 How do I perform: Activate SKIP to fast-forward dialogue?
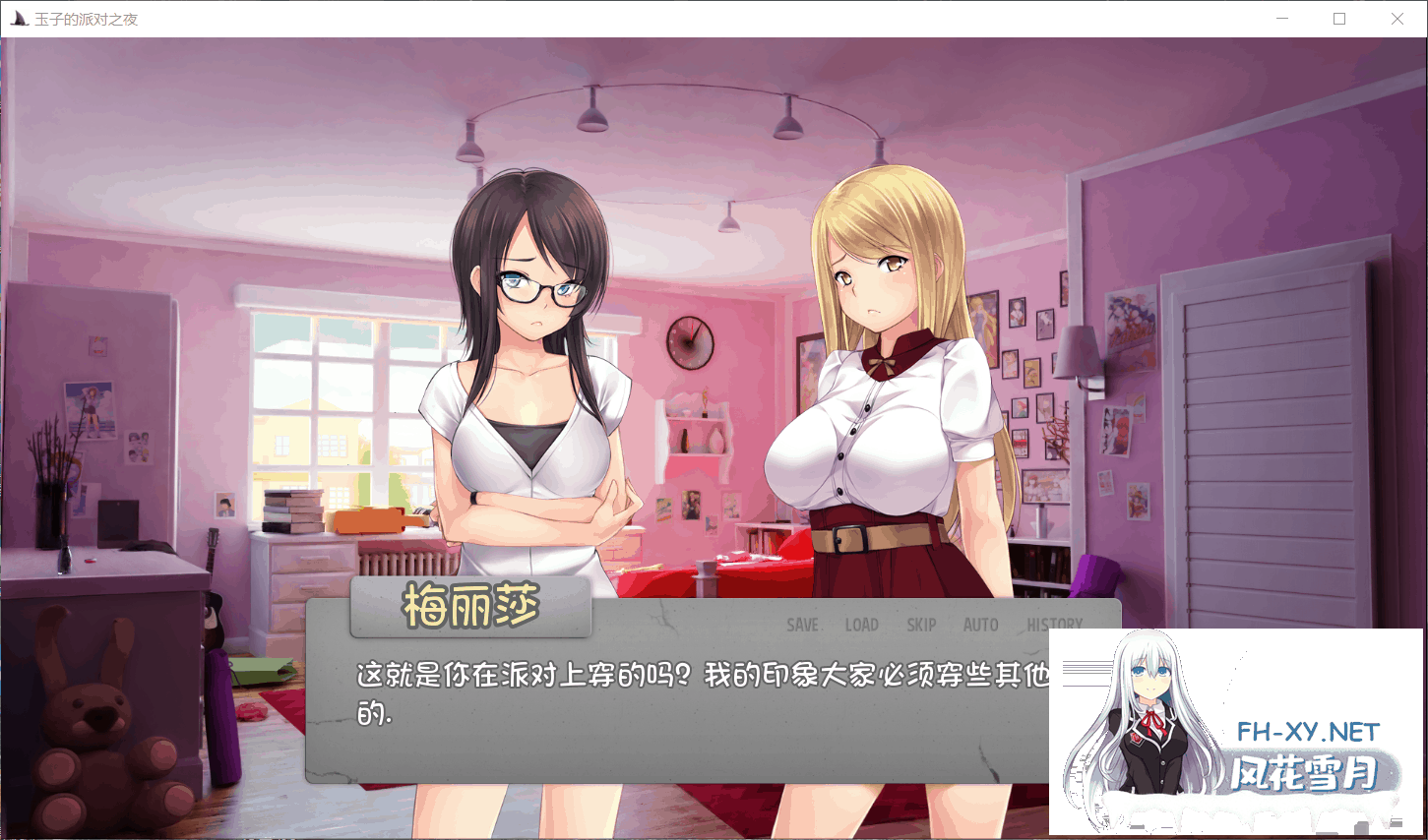point(921,625)
